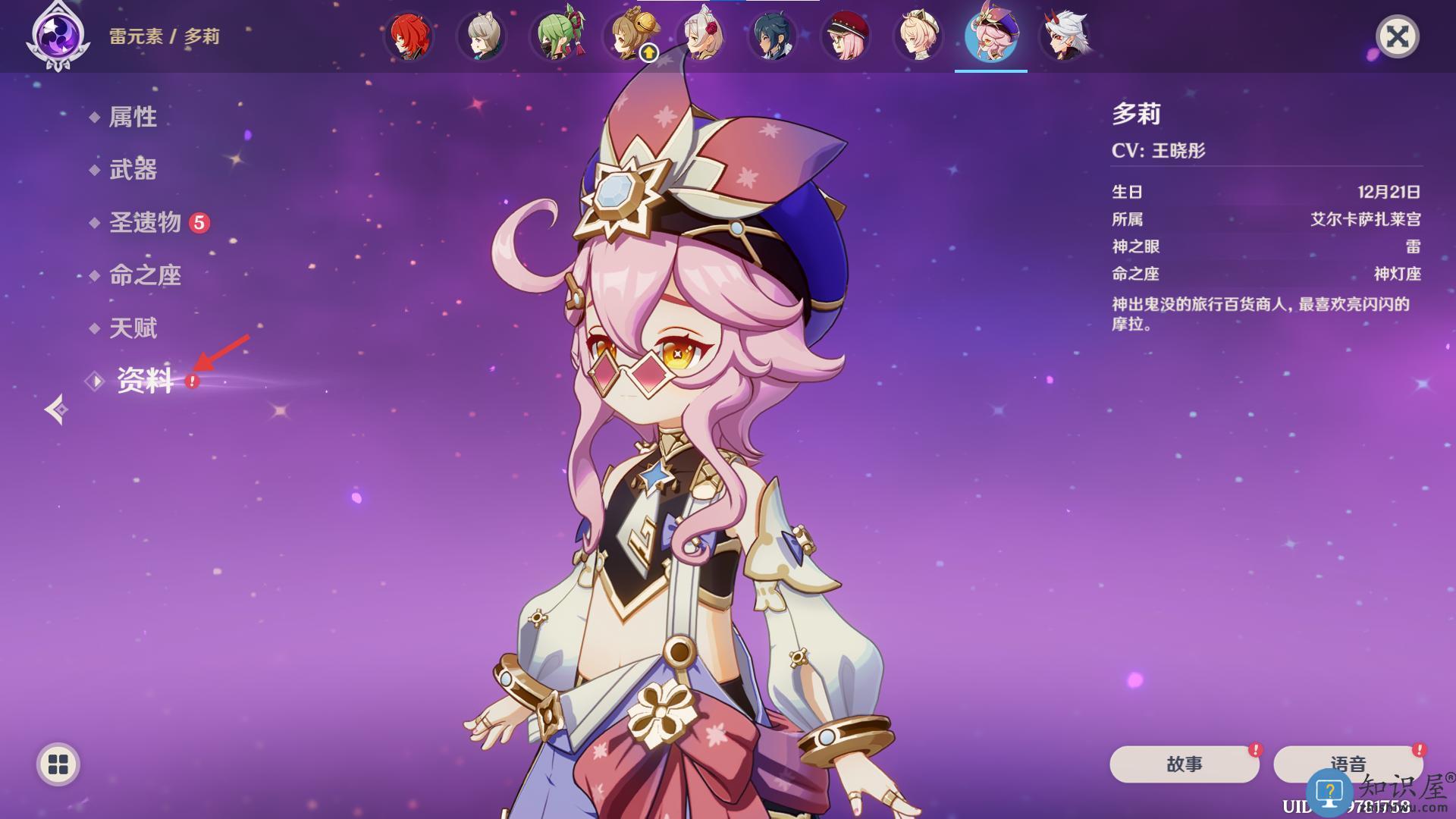Switch to the blonde-haired character portrait

click(x=918, y=36)
